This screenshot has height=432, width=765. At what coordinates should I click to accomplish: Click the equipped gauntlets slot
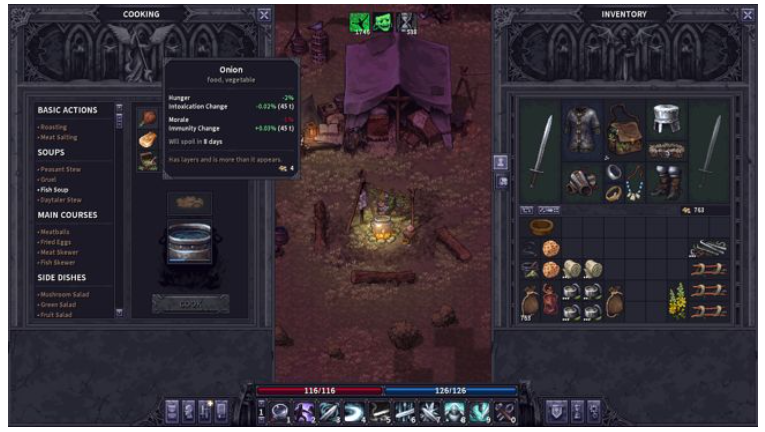click(x=583, y=181)
